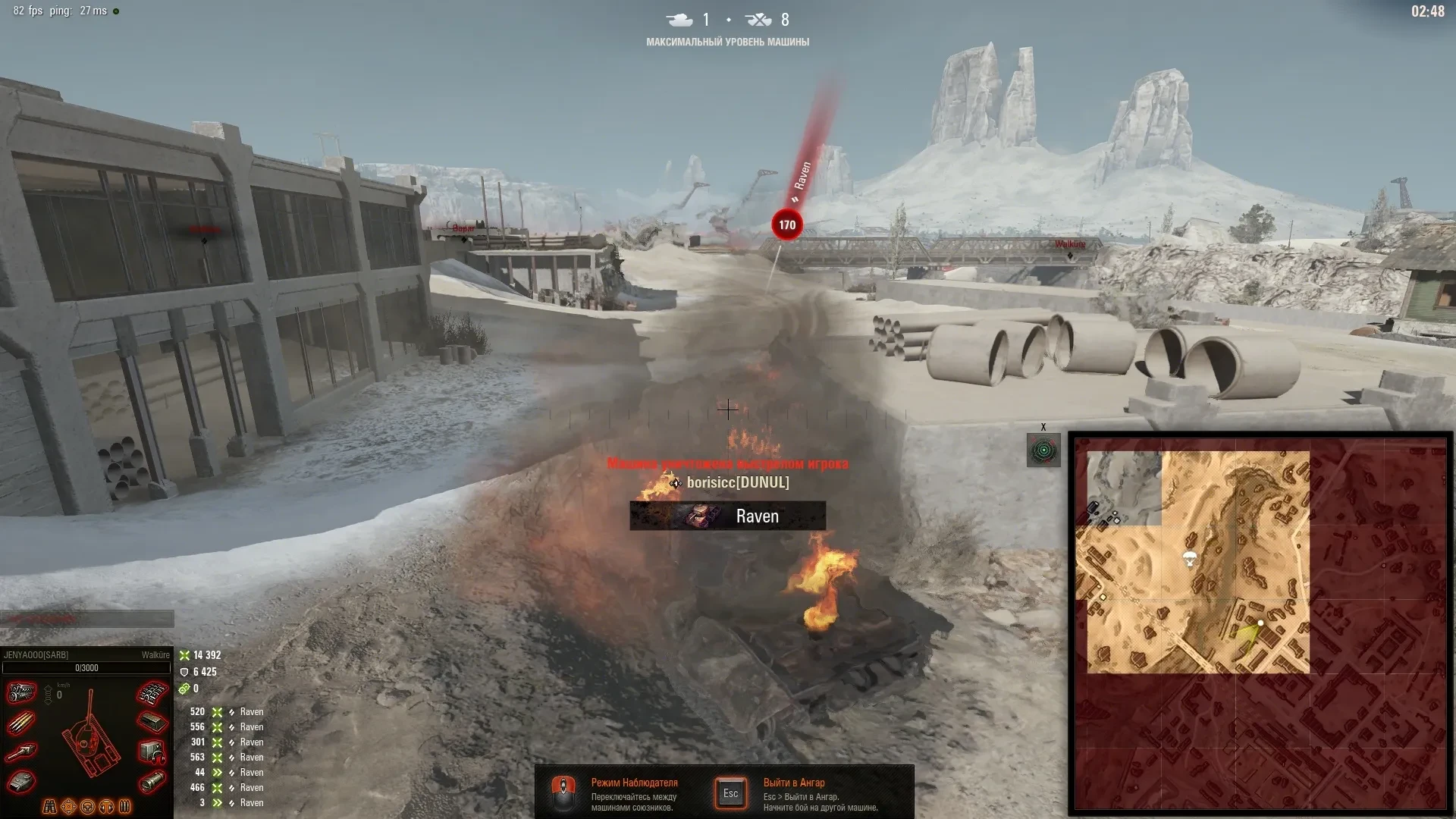The width and height of the screenshot is (1456, 819).
Task: Click the engine module icon
Action: click(22, 692)
